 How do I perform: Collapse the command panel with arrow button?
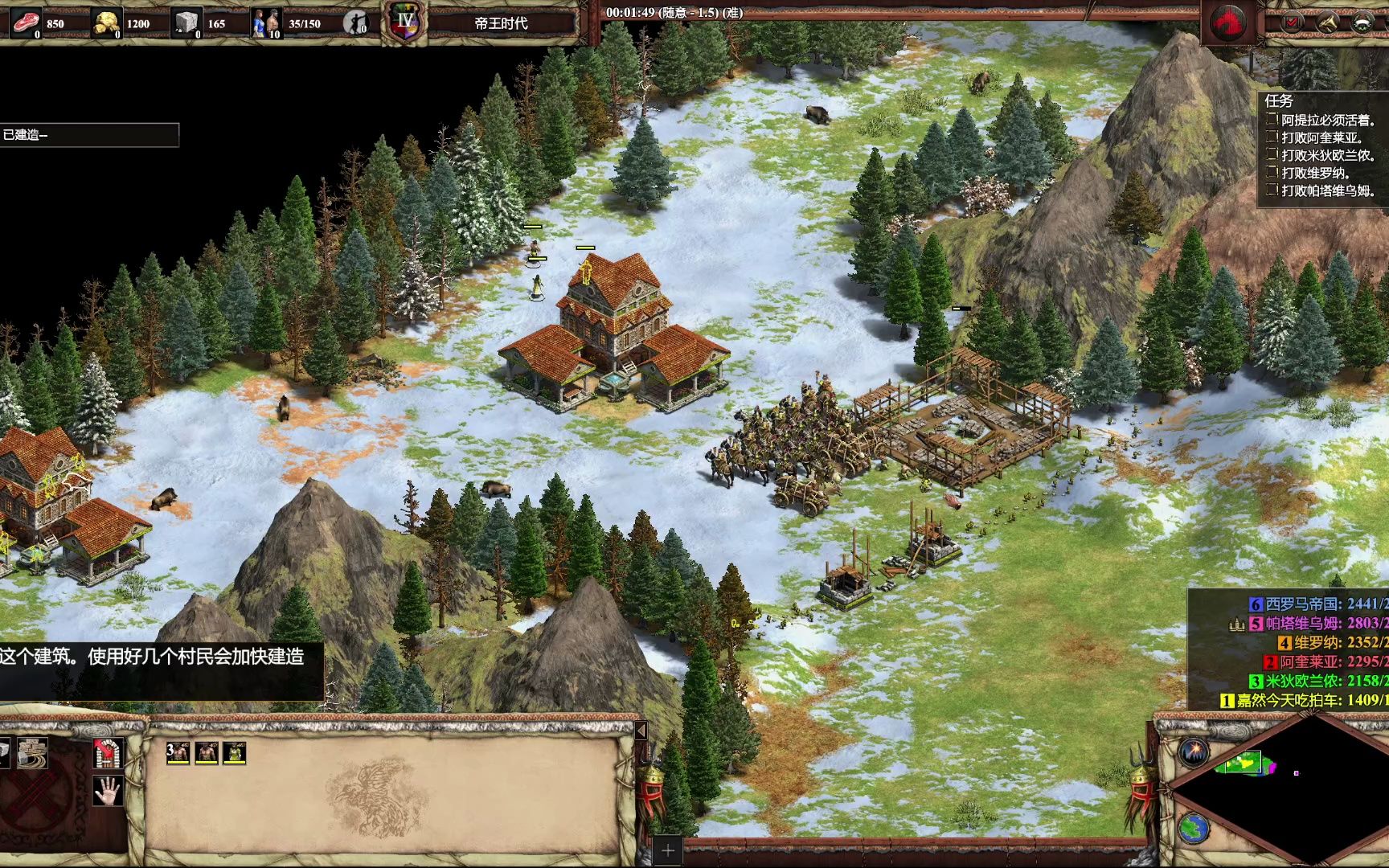pyautogui.click(x=641, y=731)
